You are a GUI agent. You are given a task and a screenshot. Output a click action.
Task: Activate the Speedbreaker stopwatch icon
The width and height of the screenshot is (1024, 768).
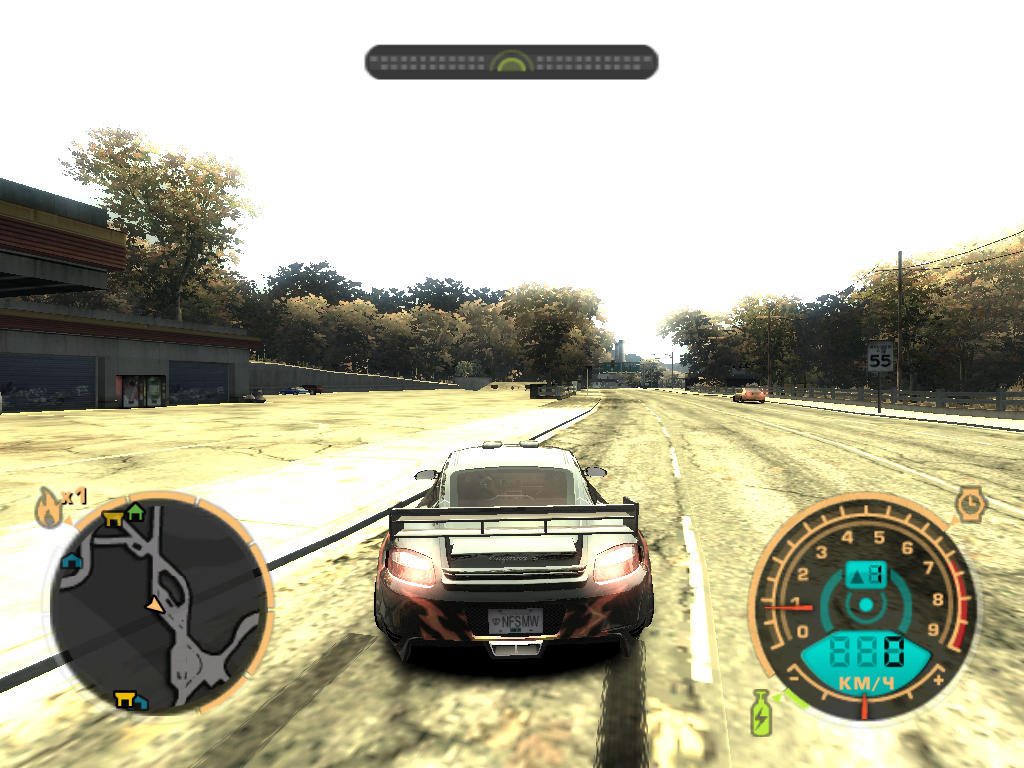click(970, 504)
